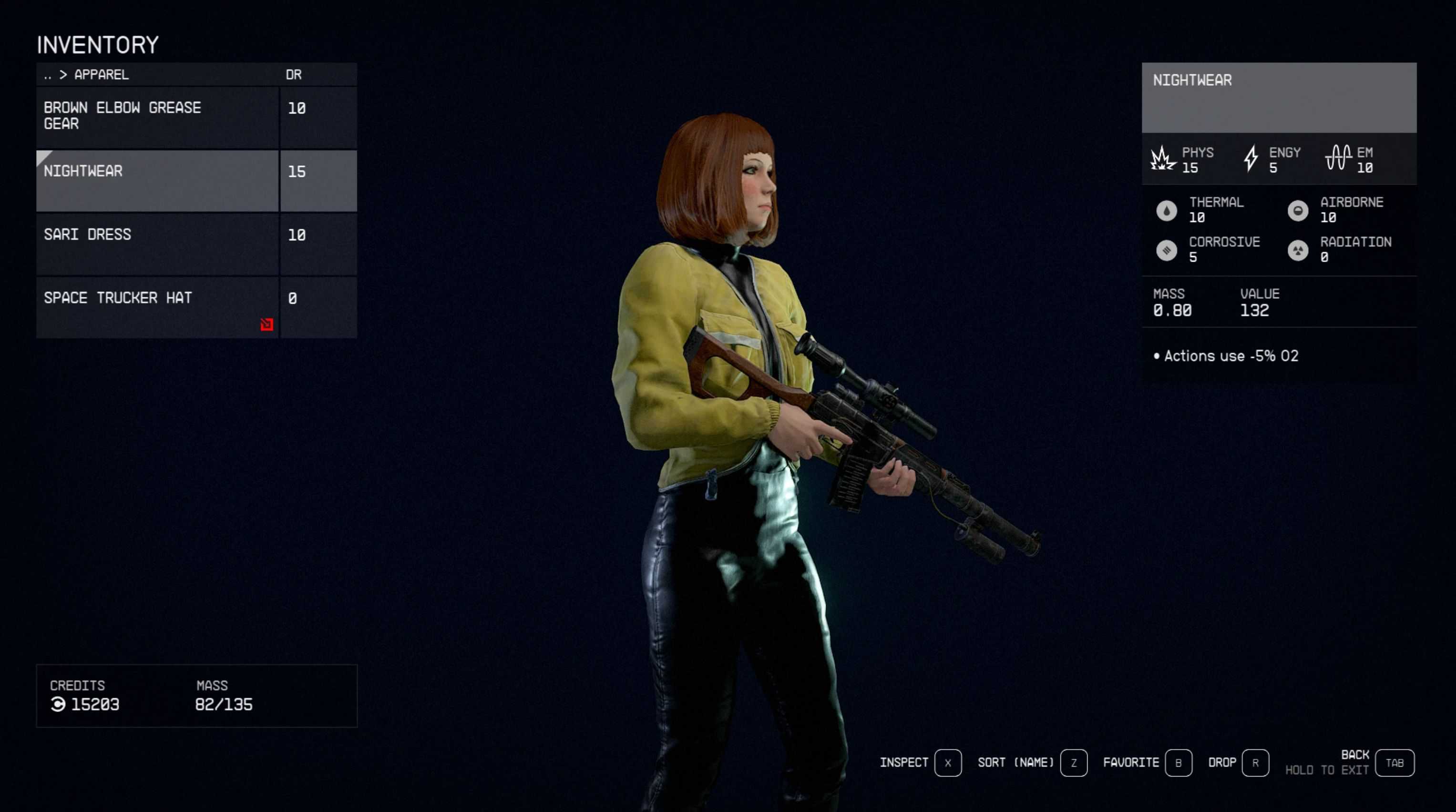This screenshot has height=812, width=1456.
Task: Sort the list by the DR column
Action: [293, 75]
